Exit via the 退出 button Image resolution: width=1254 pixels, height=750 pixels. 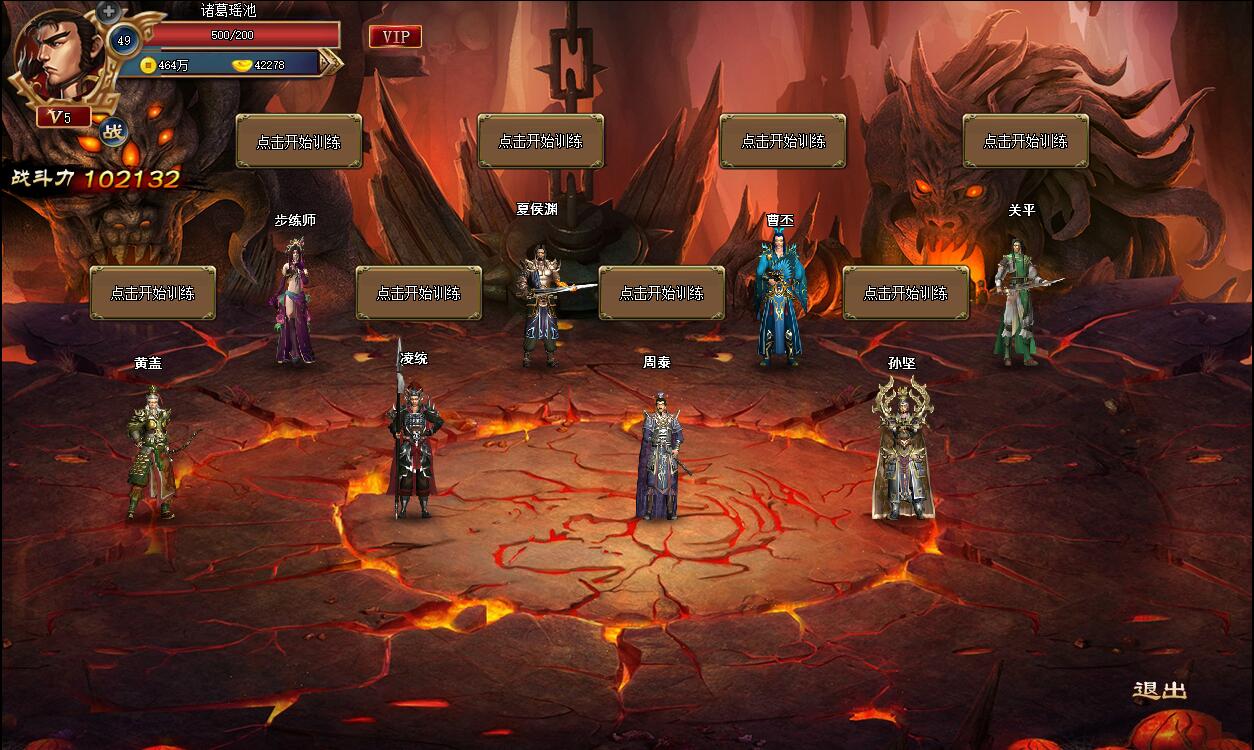(1160, 691)
